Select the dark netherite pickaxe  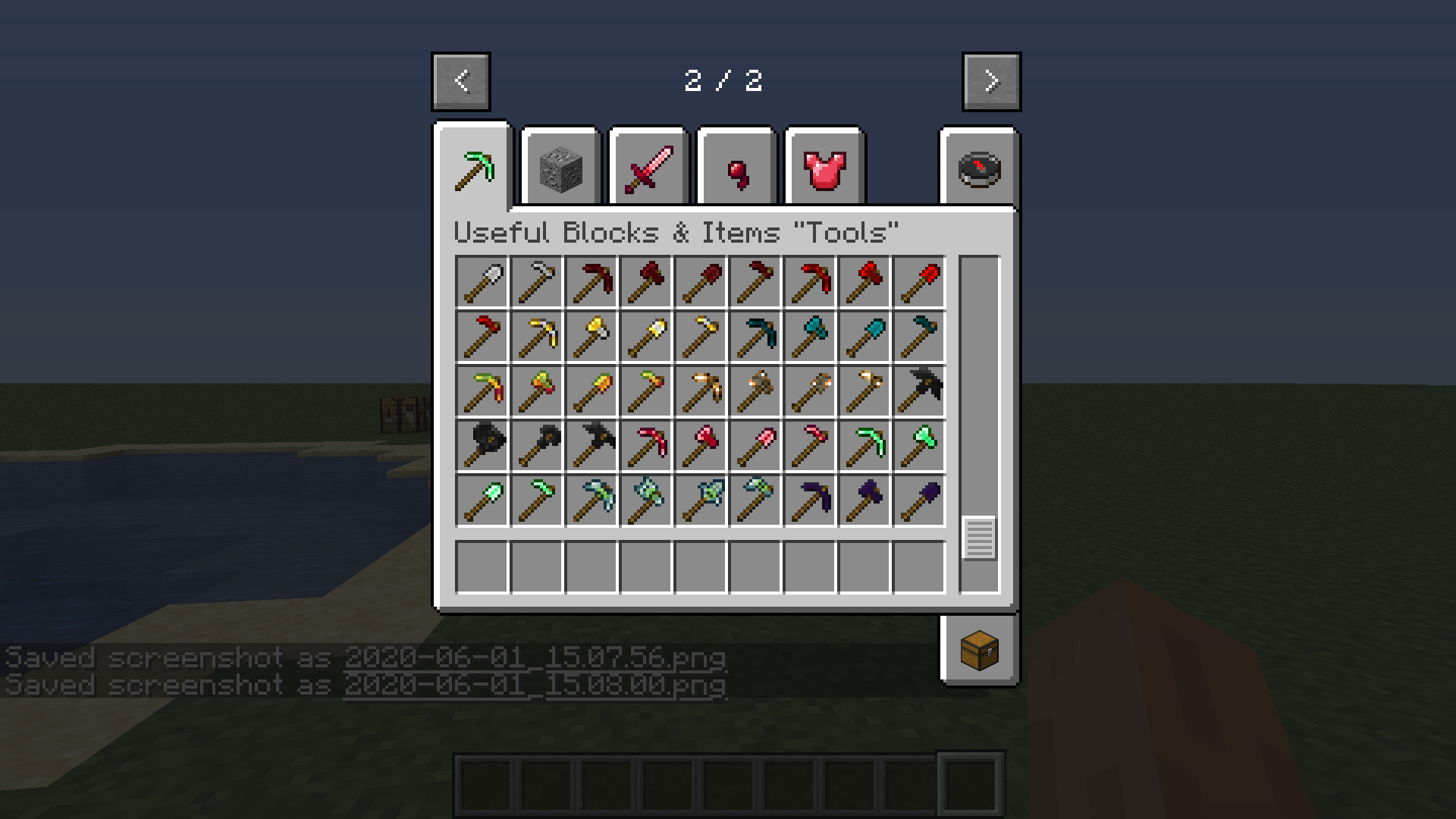pyautogui.click(x=919, y=391)
